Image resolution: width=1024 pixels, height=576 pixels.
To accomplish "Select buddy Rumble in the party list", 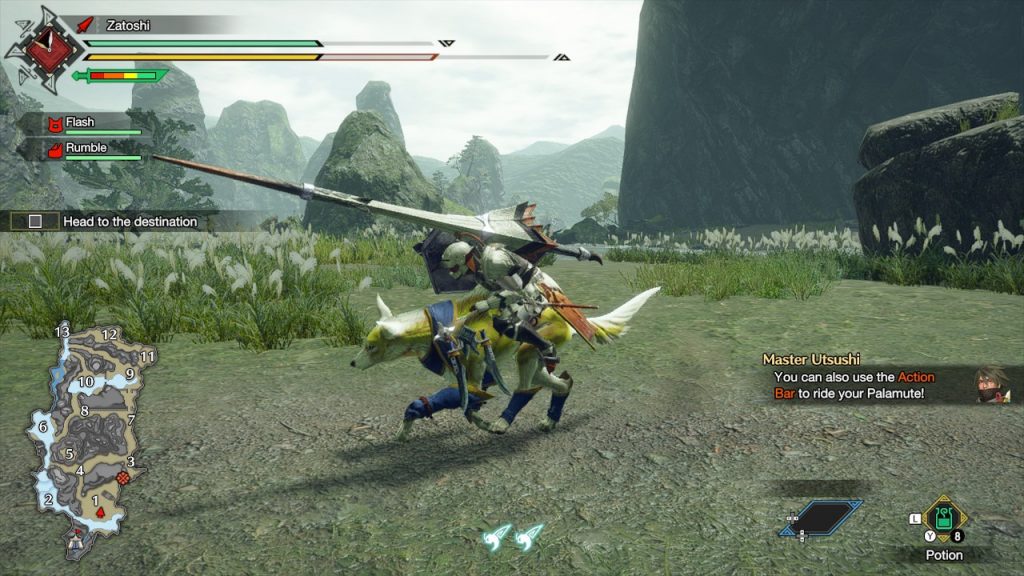I will point(87,150).
